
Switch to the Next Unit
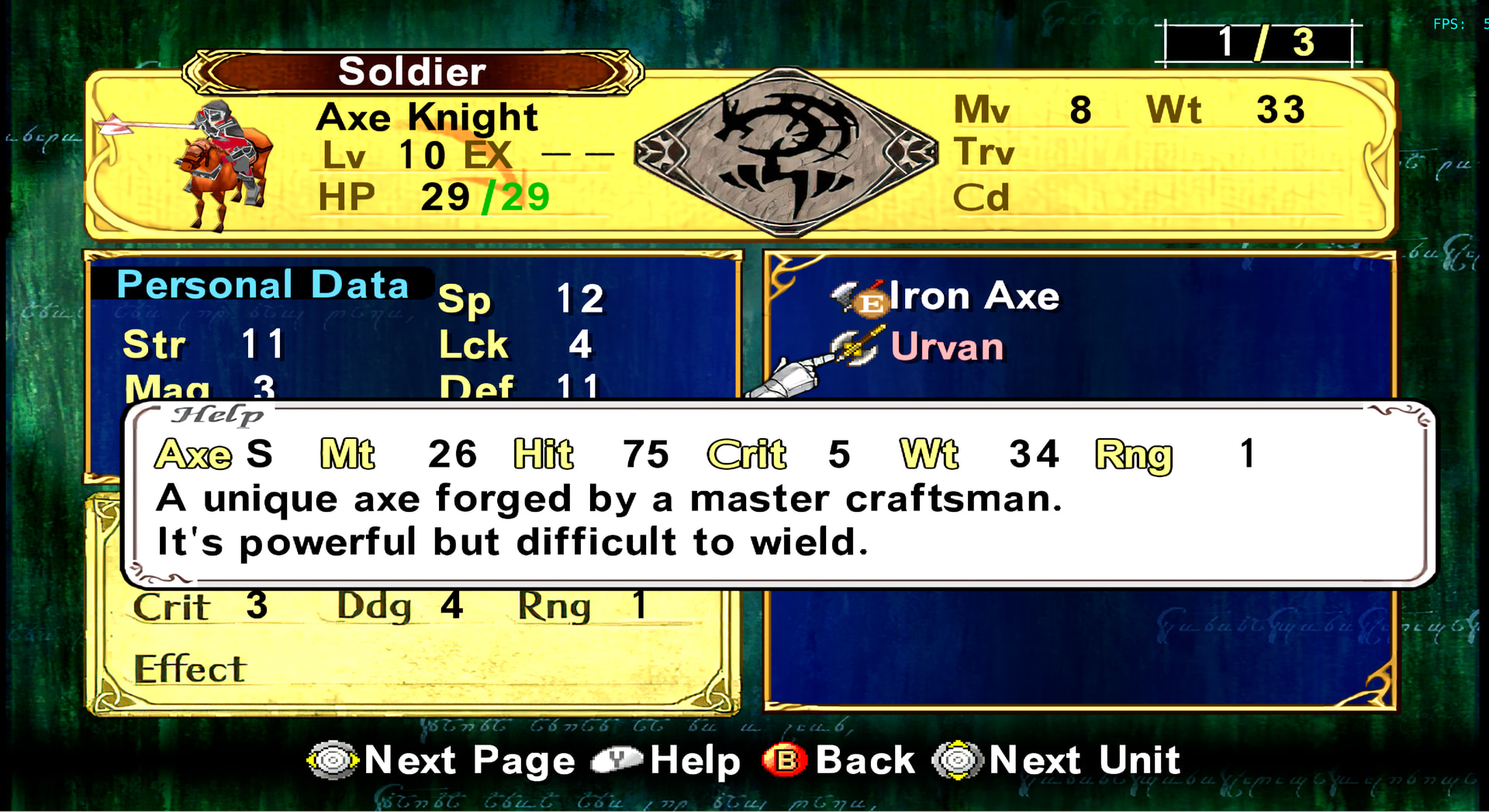1056,760
